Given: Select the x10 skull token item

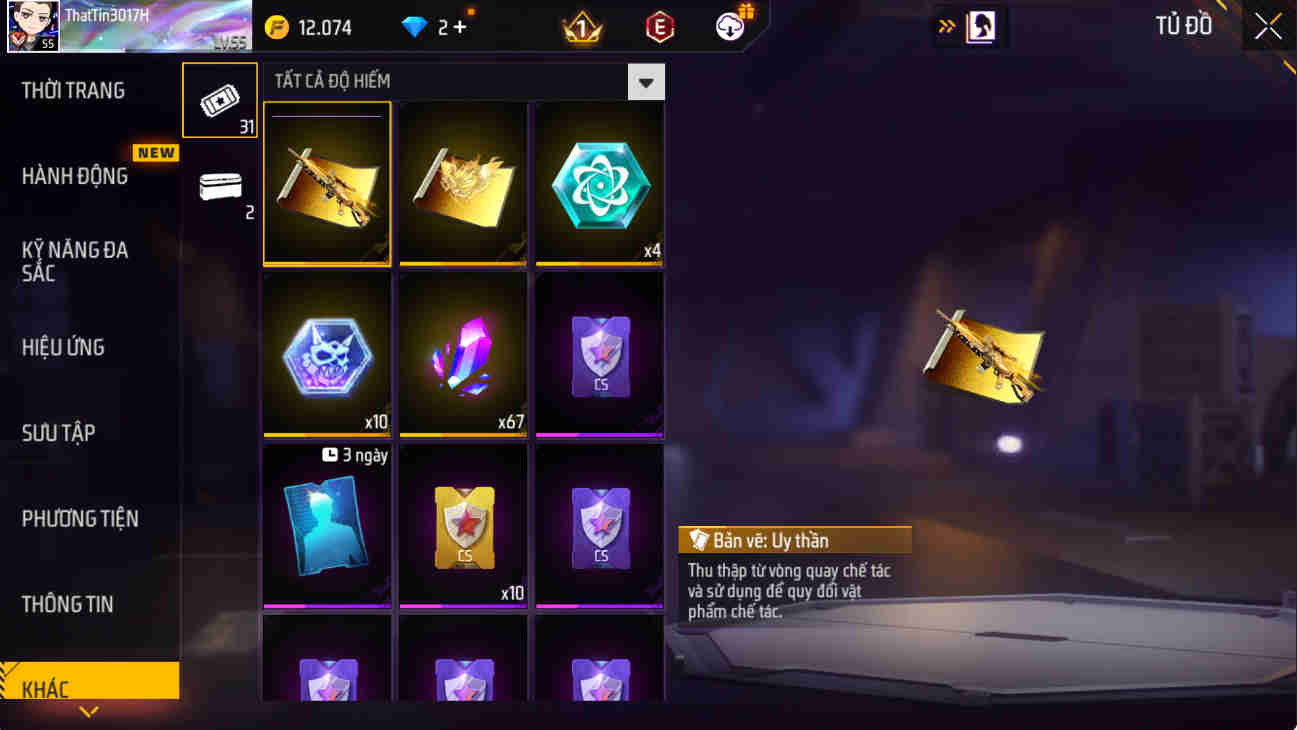Looking at the screenshot, I should [x=327, y=354].
